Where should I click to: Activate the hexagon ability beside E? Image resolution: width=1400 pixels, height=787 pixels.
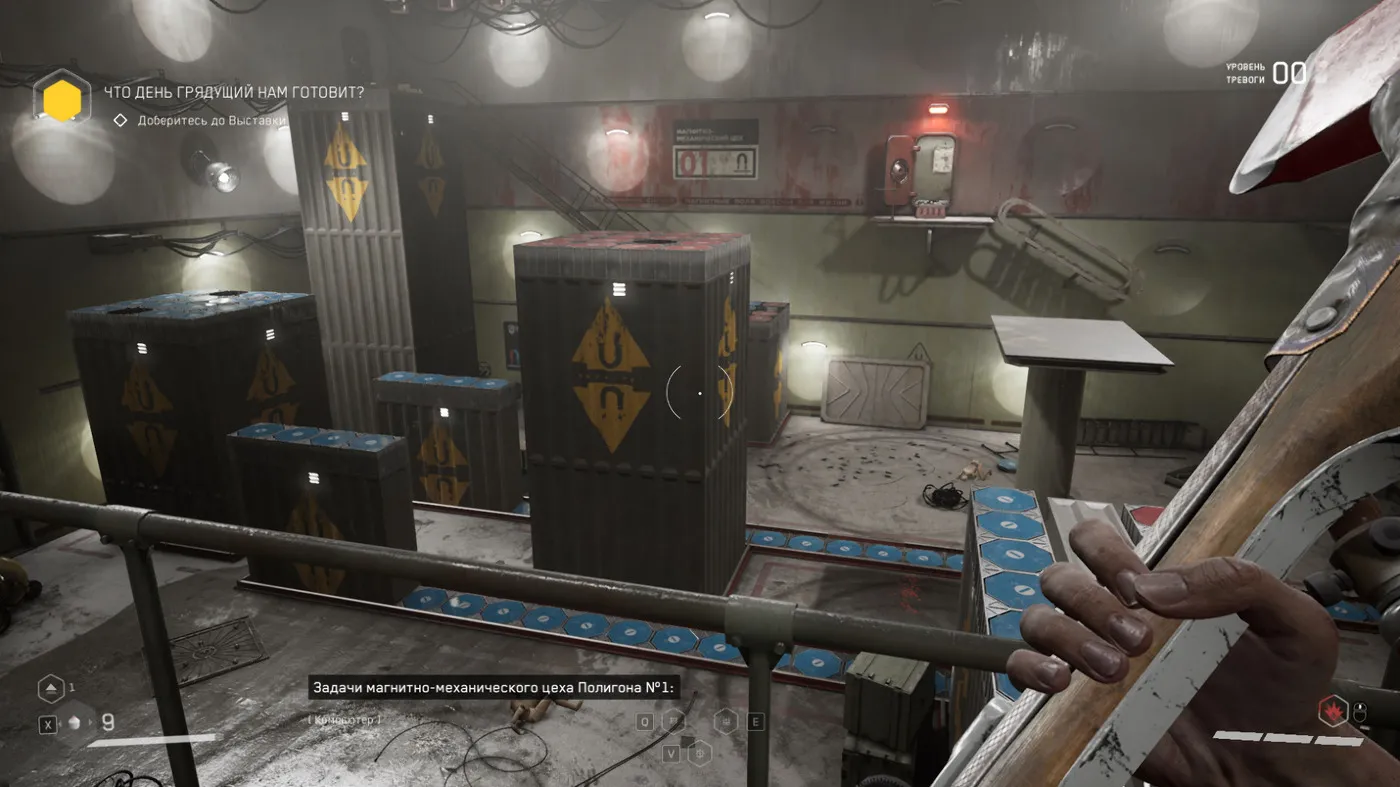coord(726,721)
